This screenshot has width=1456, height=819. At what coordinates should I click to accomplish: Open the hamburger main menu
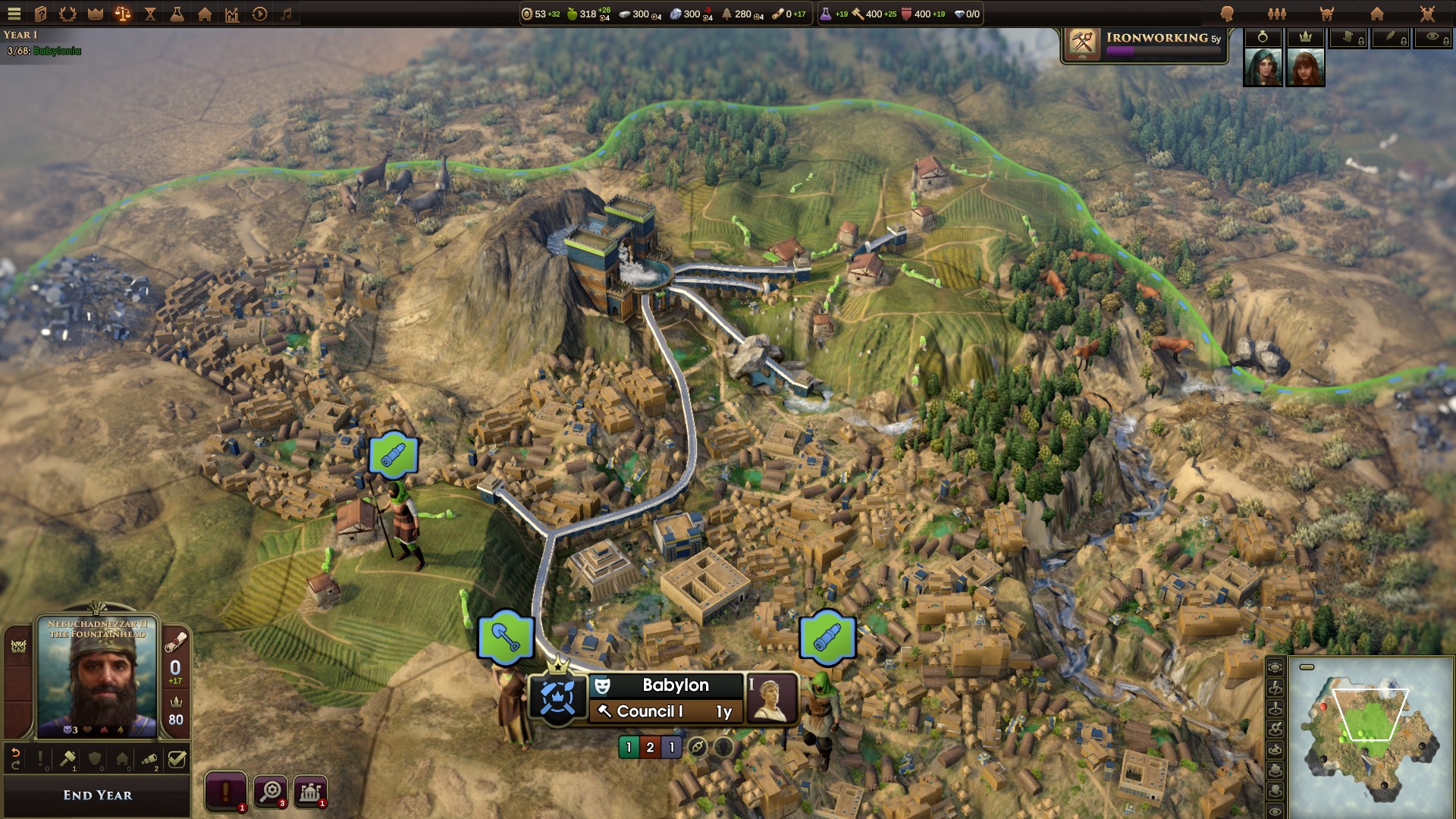(x=14, y=14)
